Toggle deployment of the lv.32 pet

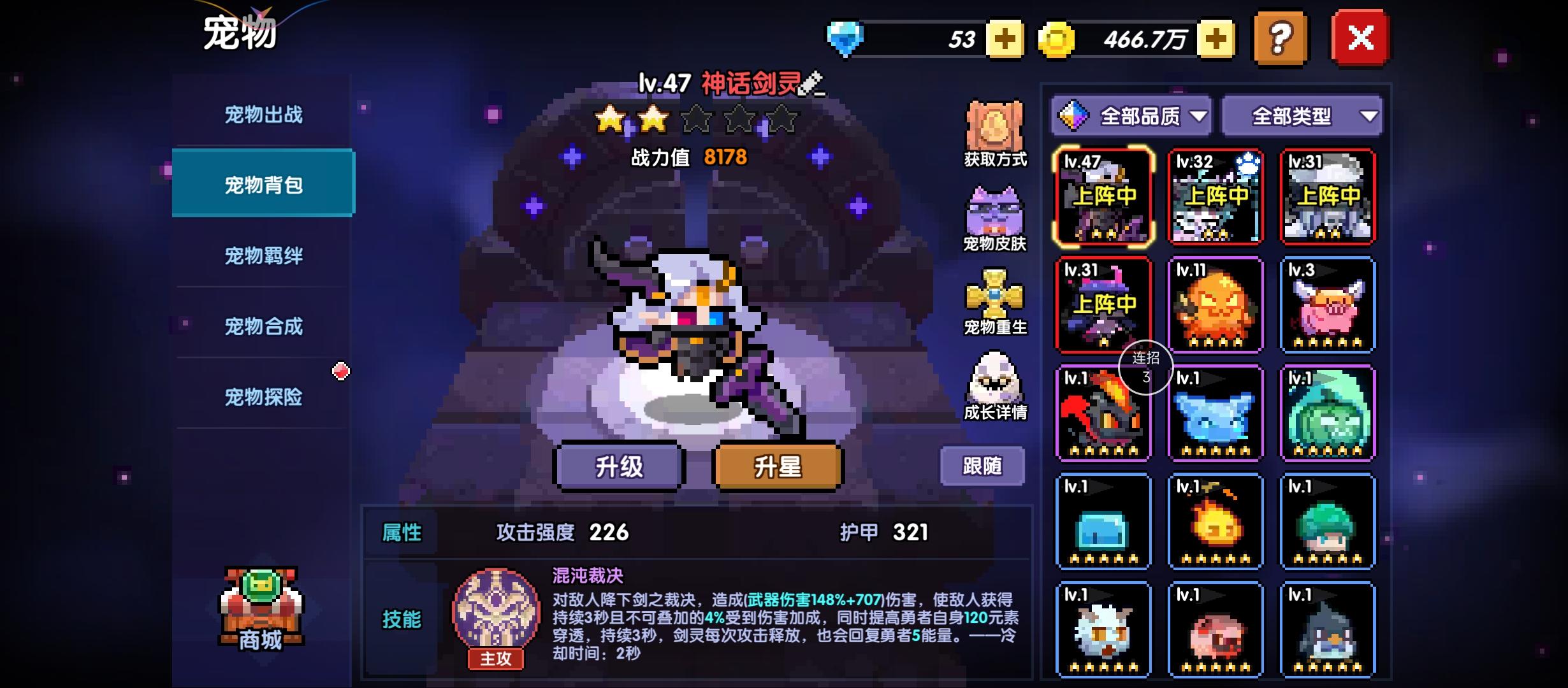point(1216,196)
